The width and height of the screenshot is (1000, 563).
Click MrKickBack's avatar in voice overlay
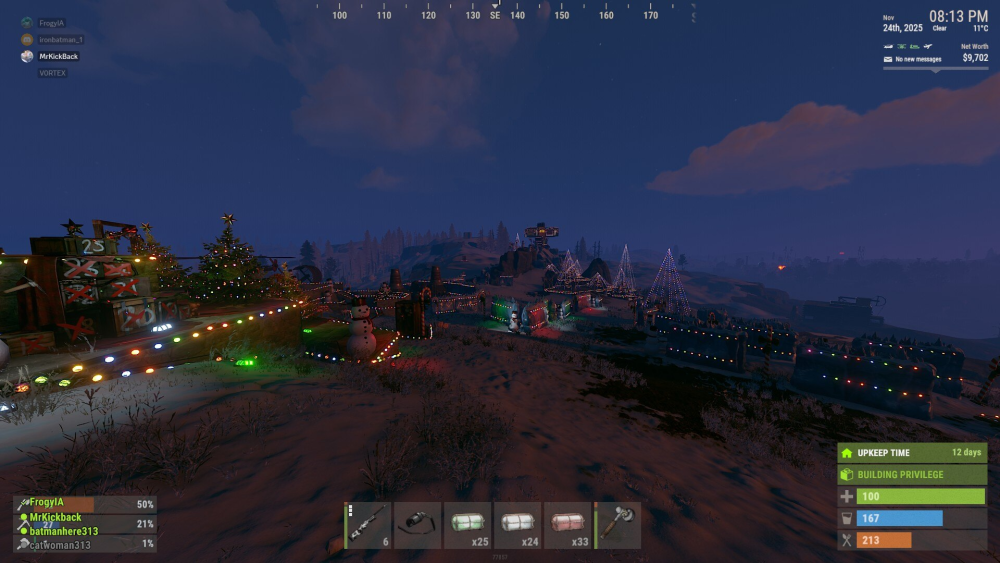pyautogui.click(x=27, y=57)
